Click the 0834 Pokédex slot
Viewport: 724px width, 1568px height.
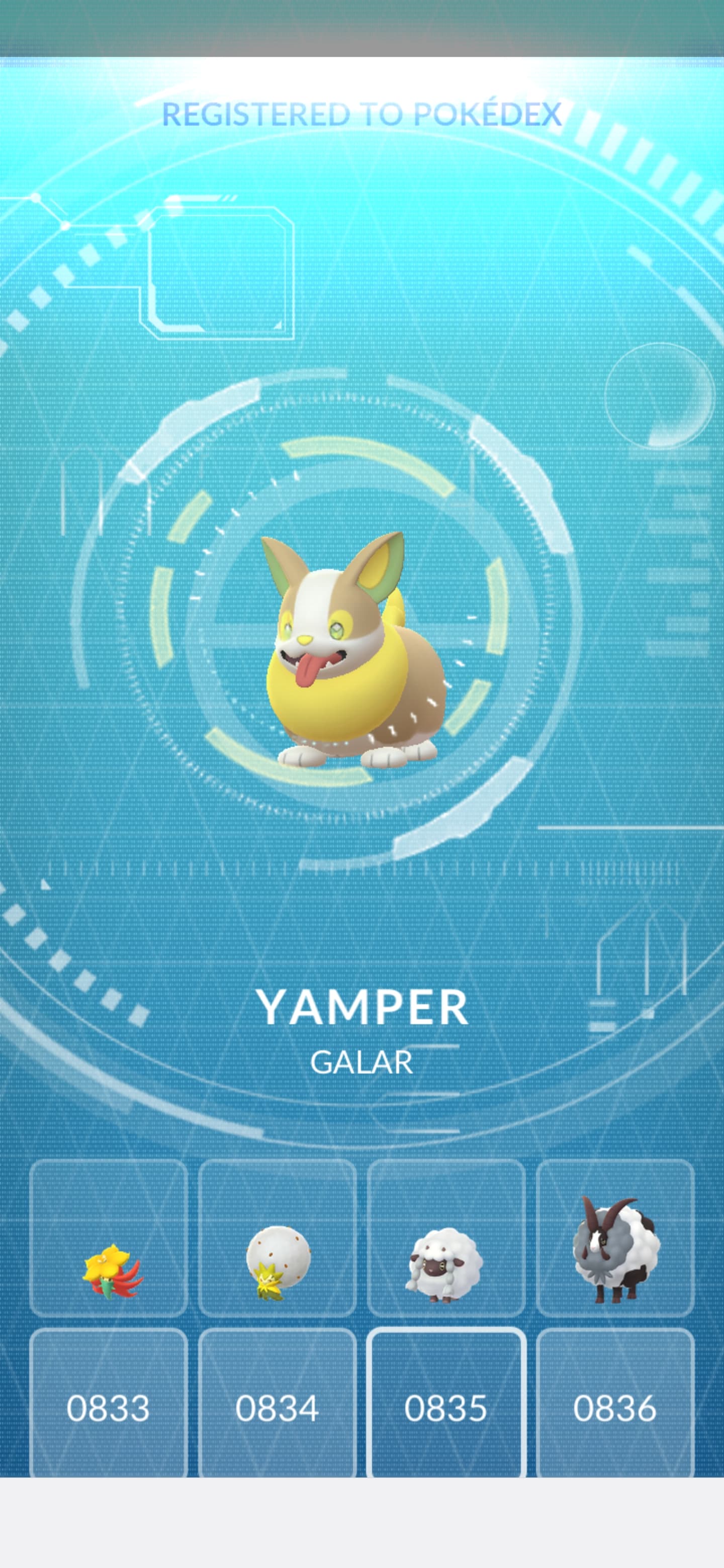tap(277, 1407)
